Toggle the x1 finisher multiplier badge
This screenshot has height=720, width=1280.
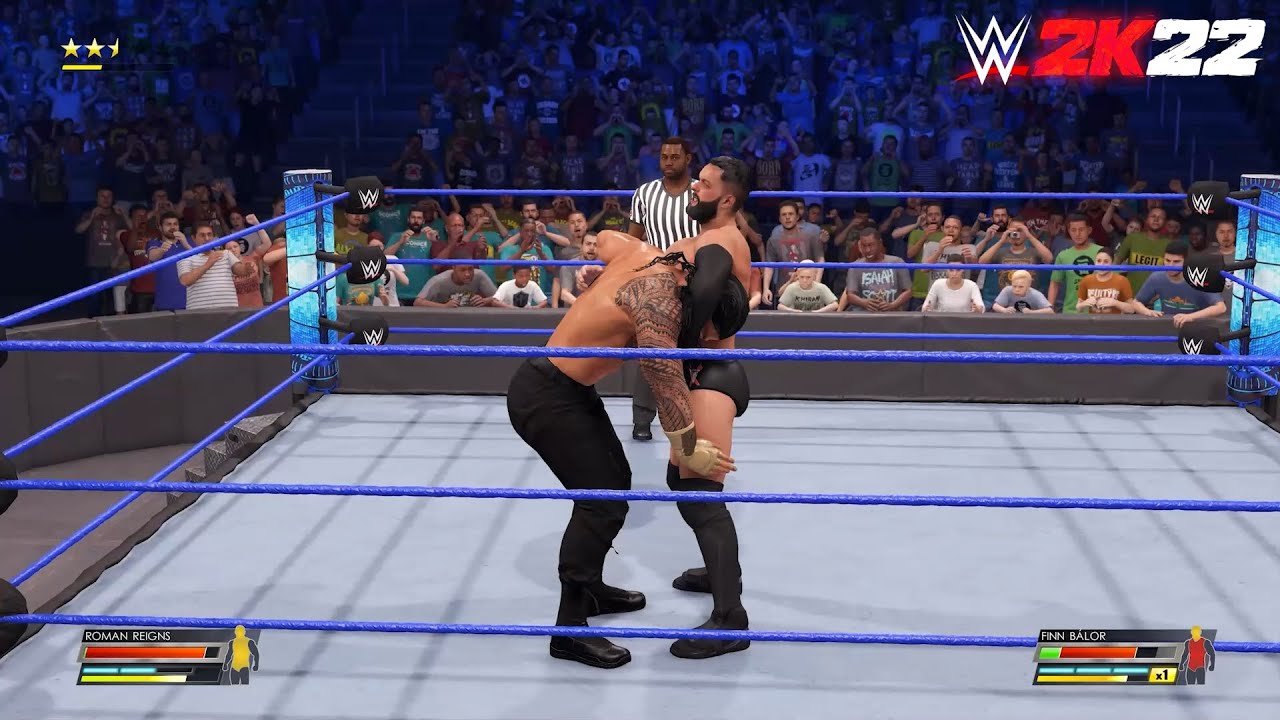click(1163, 674)
